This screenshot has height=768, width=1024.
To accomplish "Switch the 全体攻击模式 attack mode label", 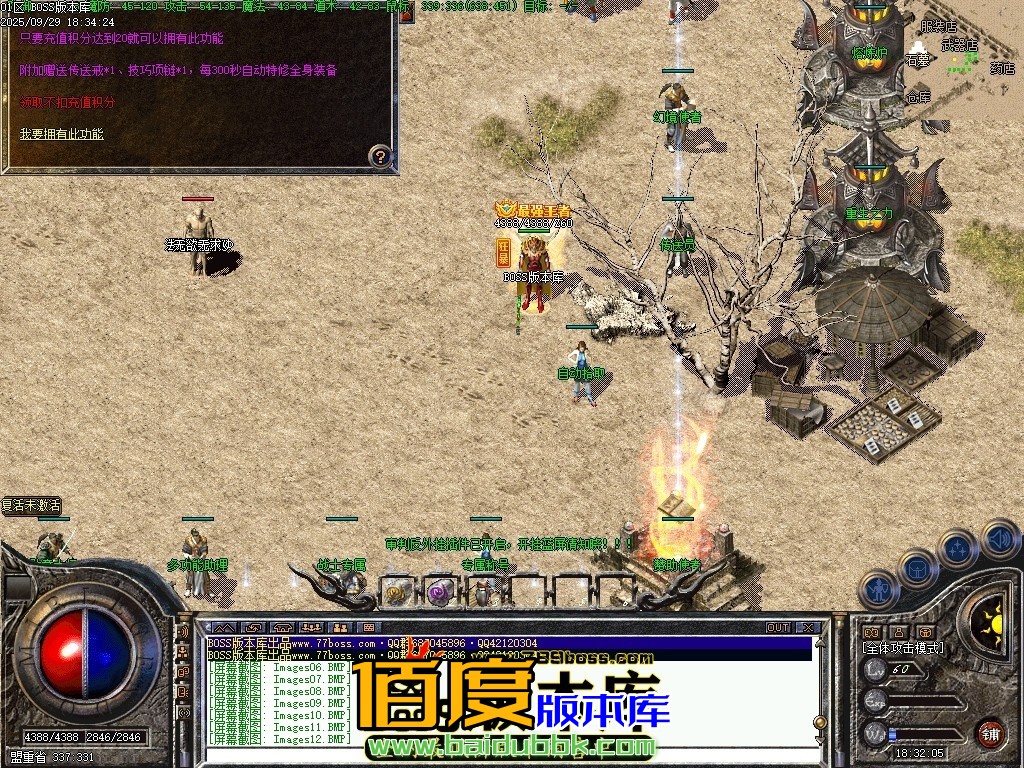I will click(x=903, y=648).
